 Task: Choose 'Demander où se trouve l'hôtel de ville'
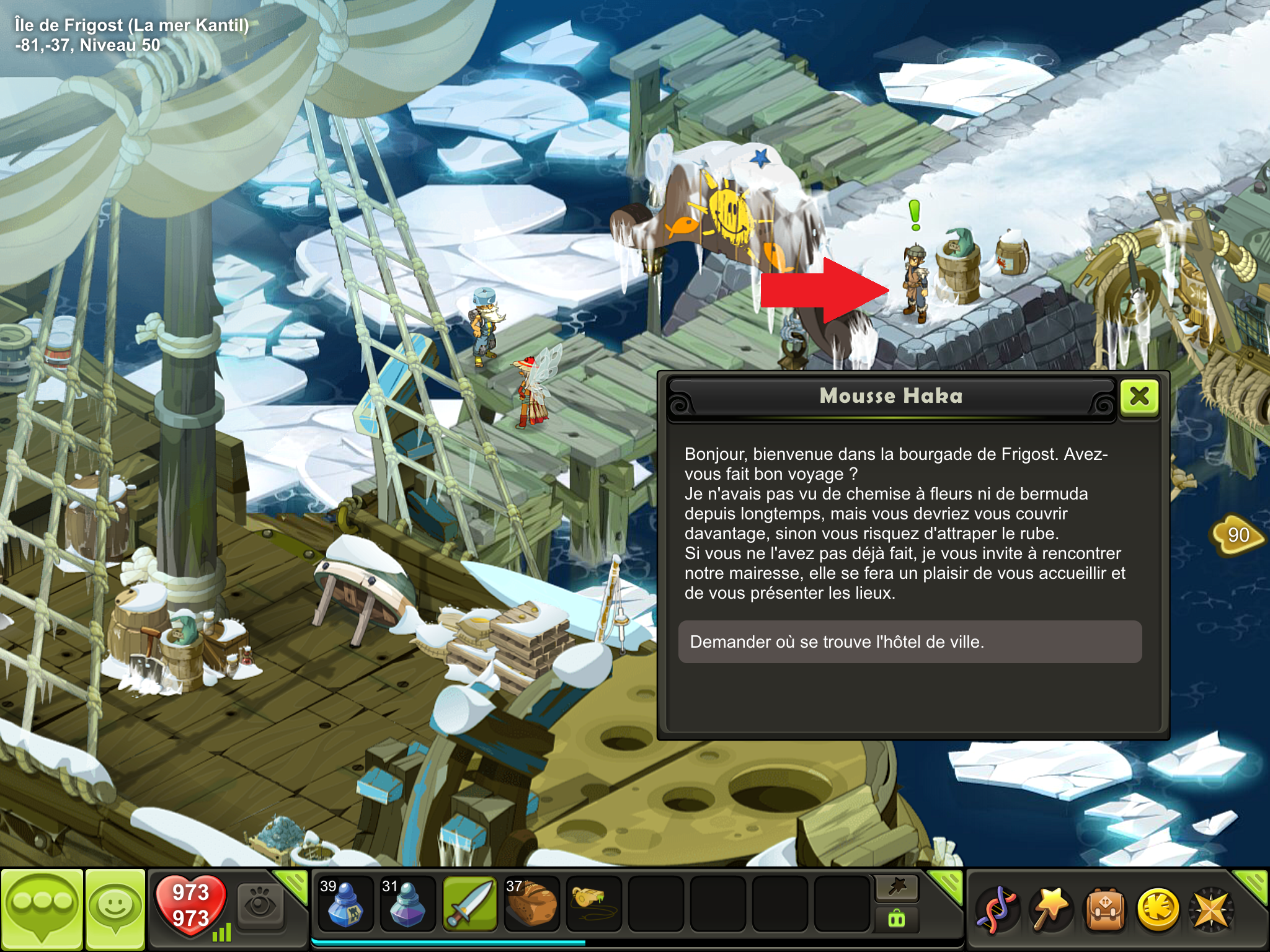[x=909, y=642]
